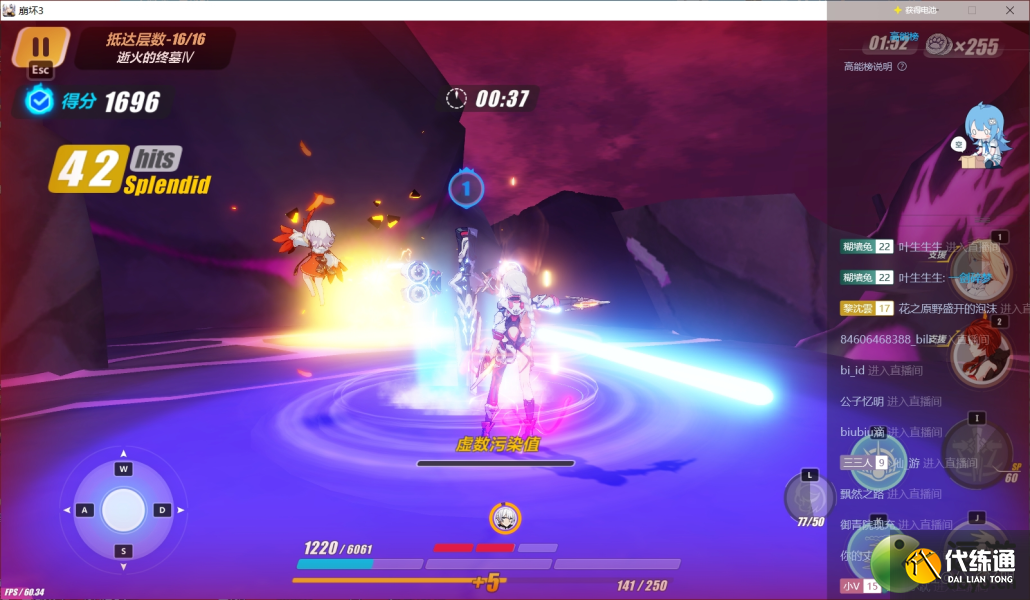The image size is (1030, 600).
Task: Use the weapon skill button showing 77/50
Action: [809, 497]
